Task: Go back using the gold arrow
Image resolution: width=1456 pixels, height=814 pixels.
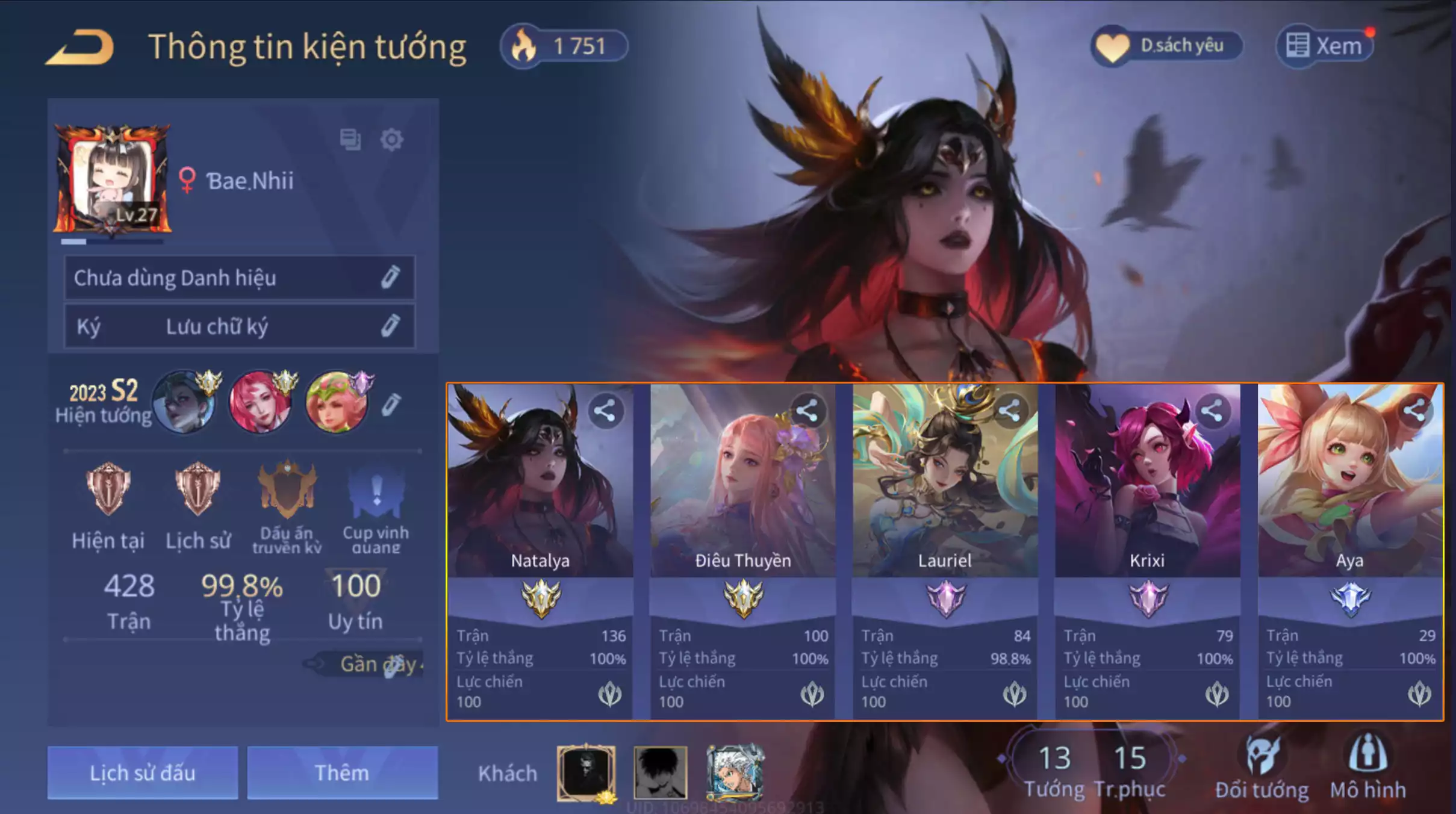Action: [79, 47]
